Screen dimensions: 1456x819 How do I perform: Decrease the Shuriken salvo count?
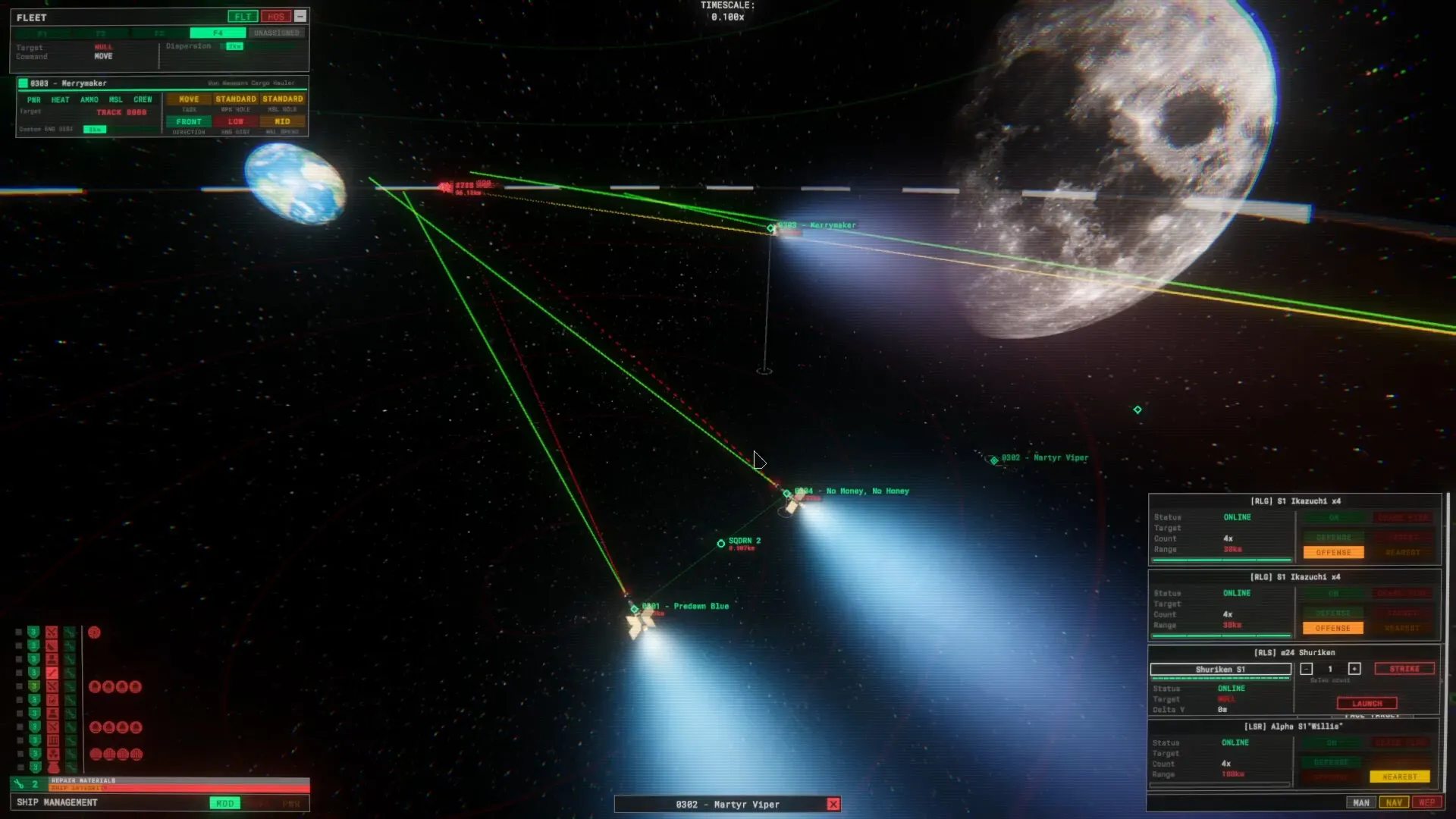point(1307,669)
